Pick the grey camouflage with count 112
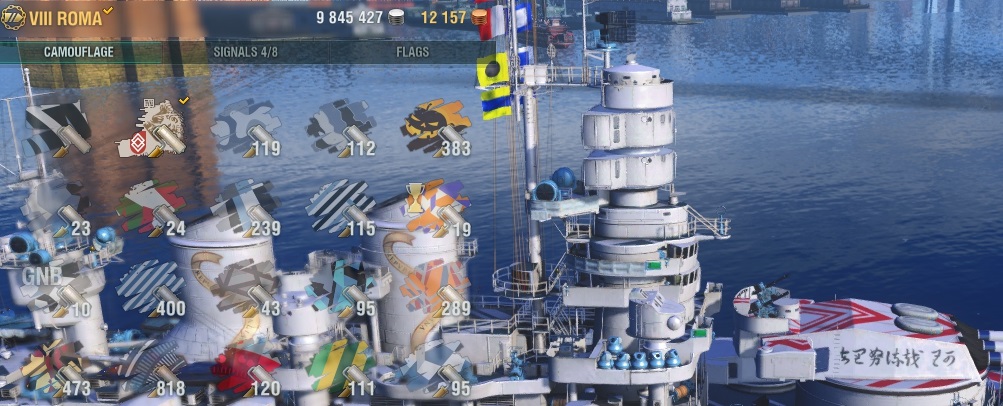Image resolution: width=1003 pixels, height=406 pixels. click(x=341, y=127)
